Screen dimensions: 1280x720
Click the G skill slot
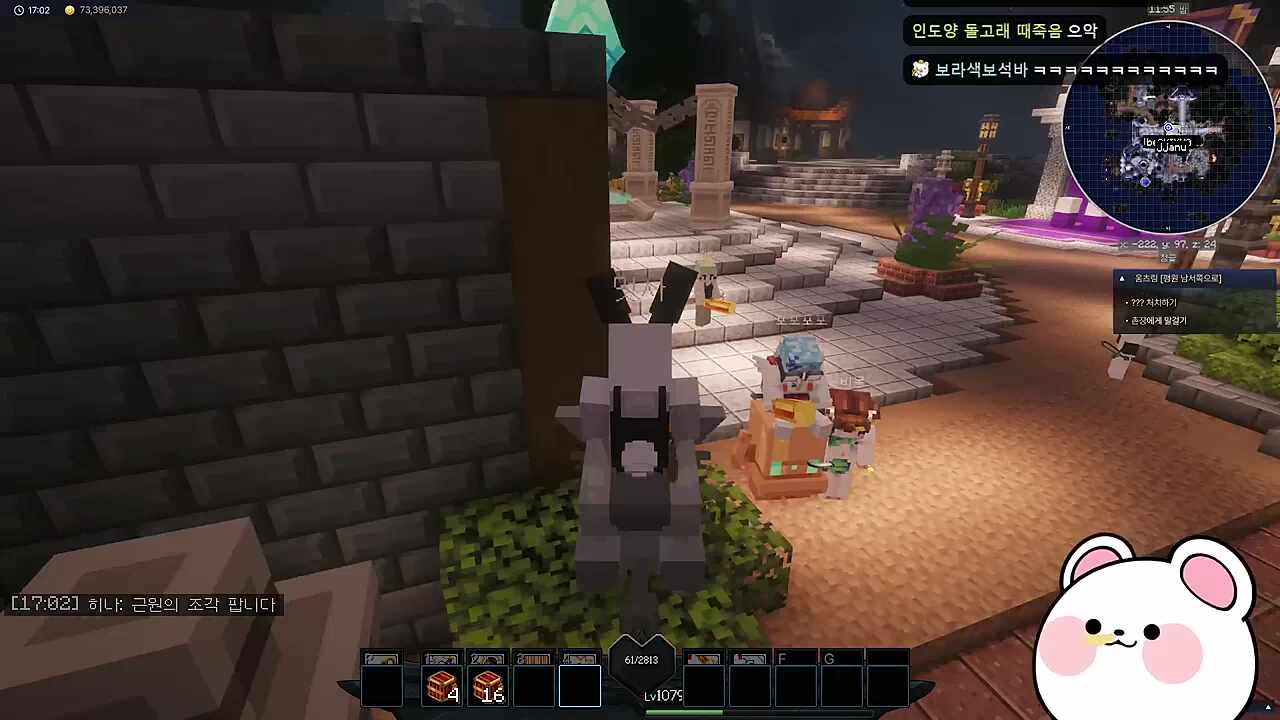coord(841,686)
